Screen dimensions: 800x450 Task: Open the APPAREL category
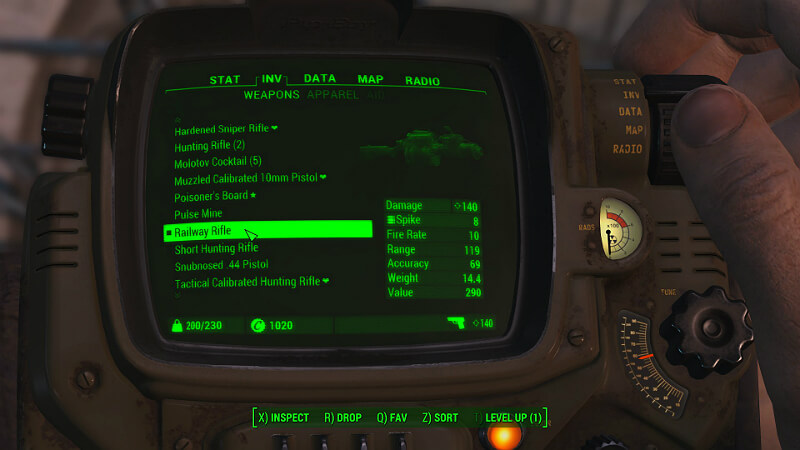coord(335,95)
